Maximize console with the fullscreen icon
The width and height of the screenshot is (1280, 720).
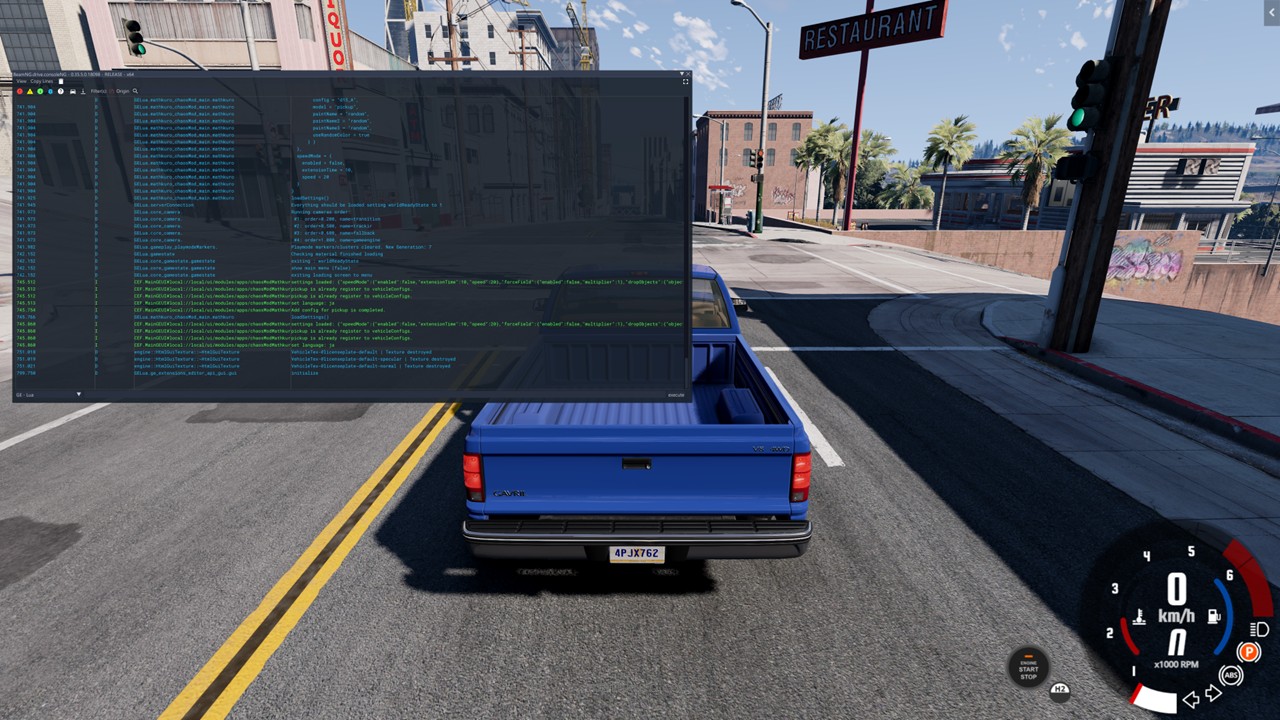point(685,82)
